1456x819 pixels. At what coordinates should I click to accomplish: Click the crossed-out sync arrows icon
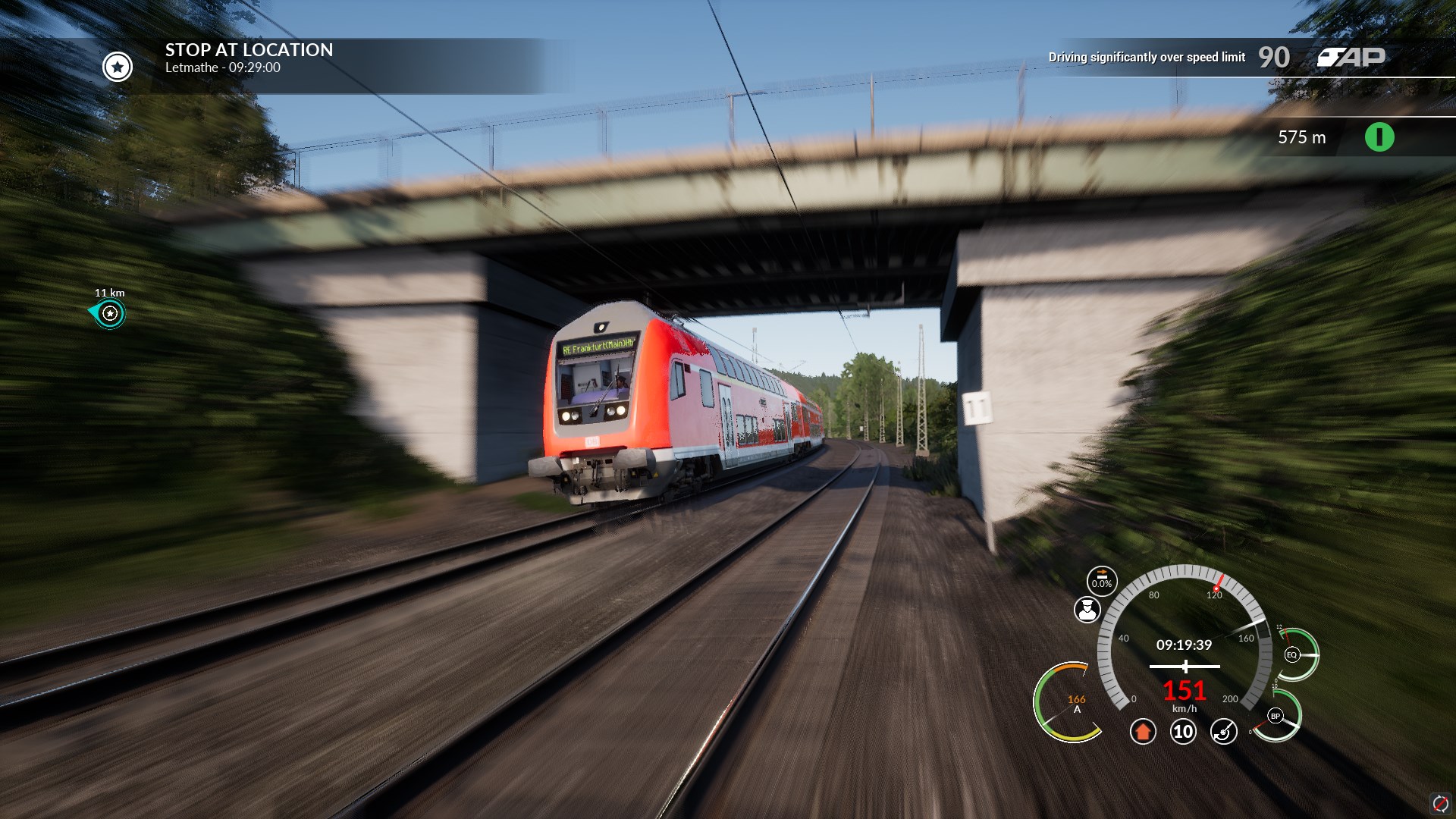1439,803
